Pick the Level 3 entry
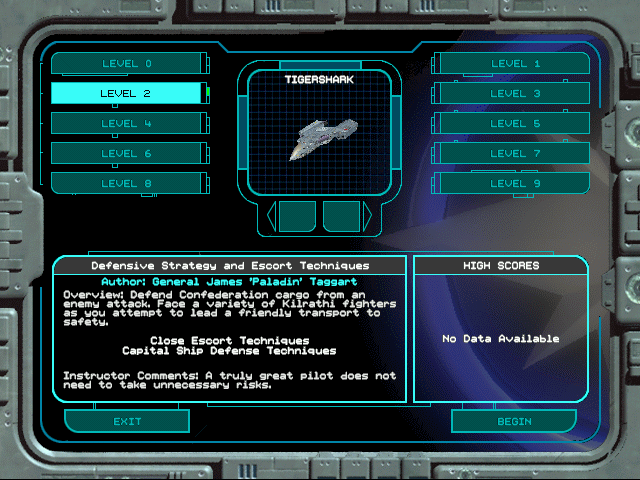Screen dimensions: 640x480 pos(514,94)
